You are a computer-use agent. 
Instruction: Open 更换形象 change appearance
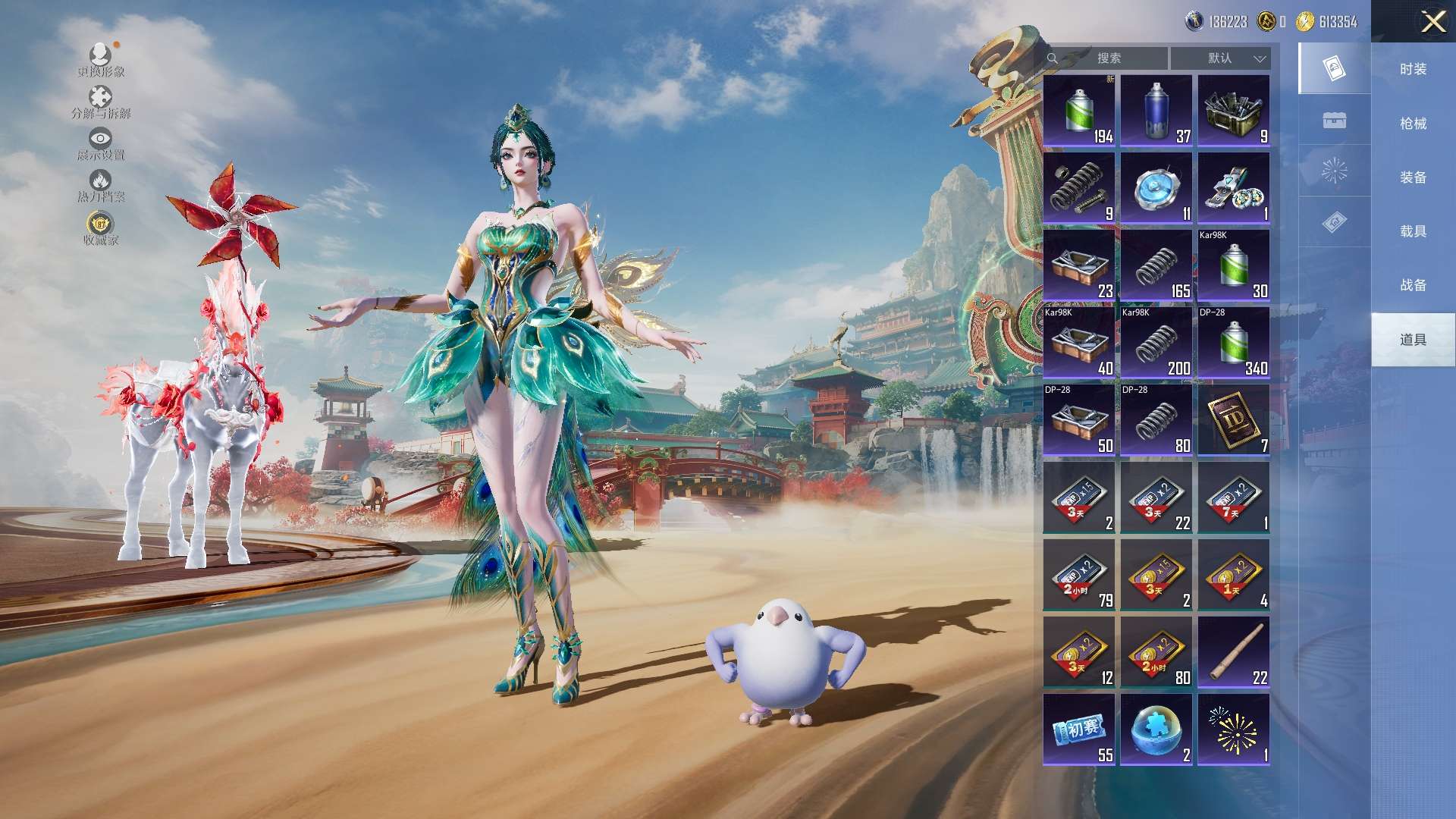(101, 60)
